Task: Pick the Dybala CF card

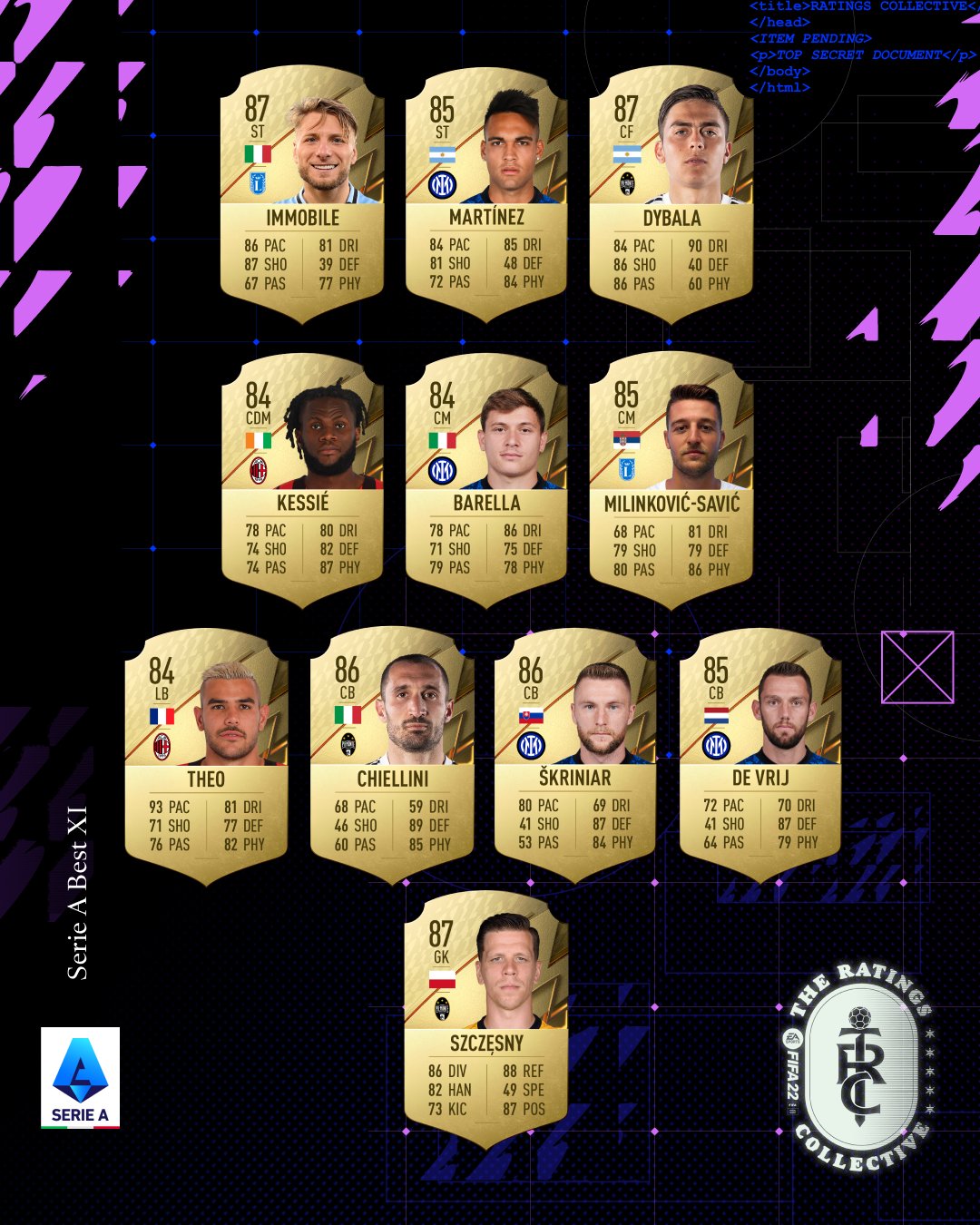Action: (x=671, y=195)
